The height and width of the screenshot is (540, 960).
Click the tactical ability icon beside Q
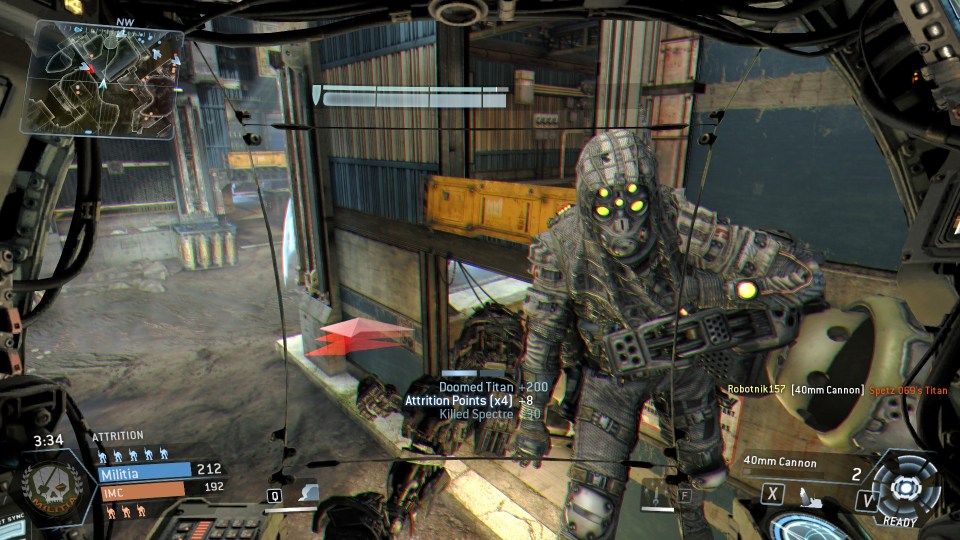(x=309, y=493)
